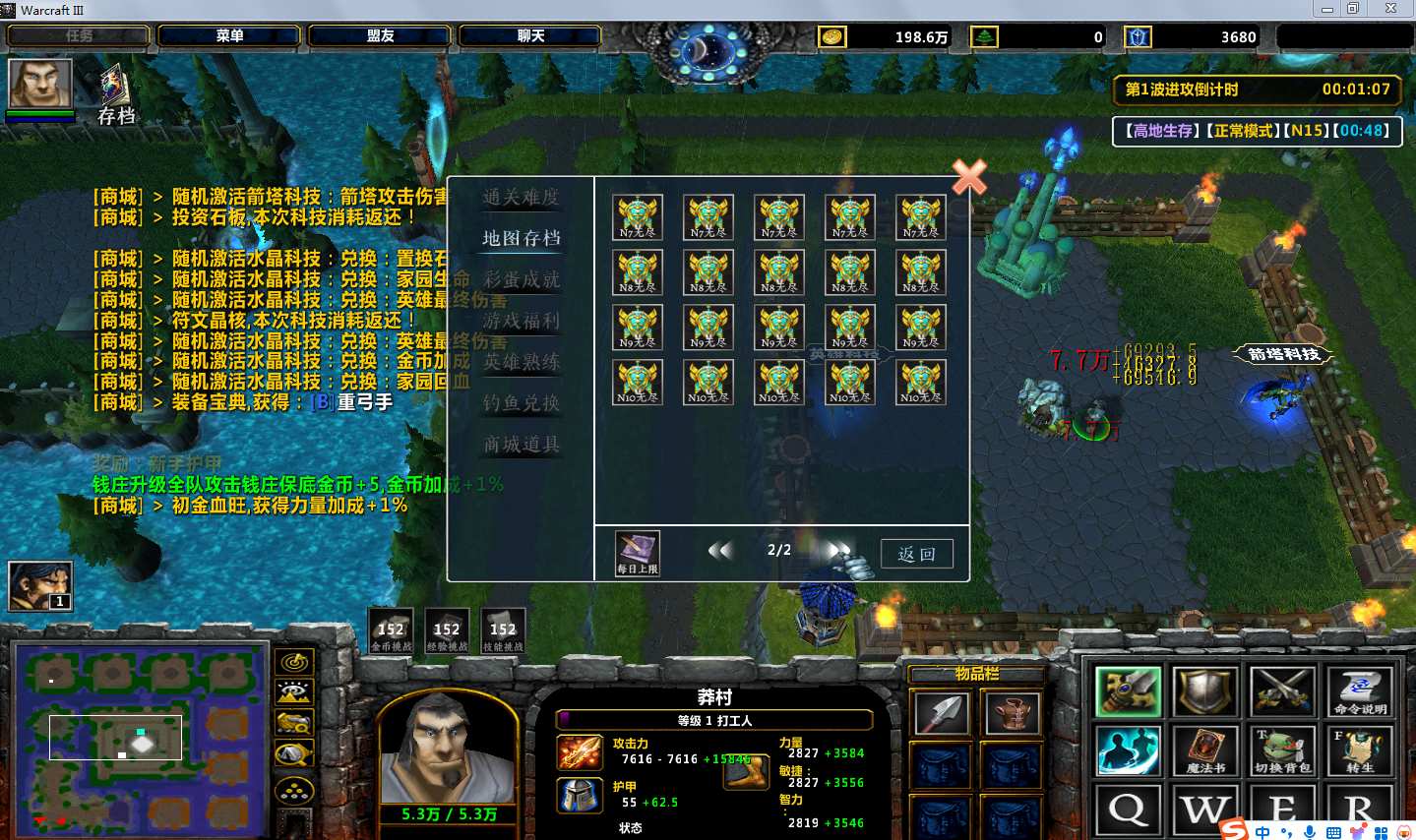Select the spear item in the inventory
Image resolution: width=1416 pixels, height=840 pixels.
(941, 714)
